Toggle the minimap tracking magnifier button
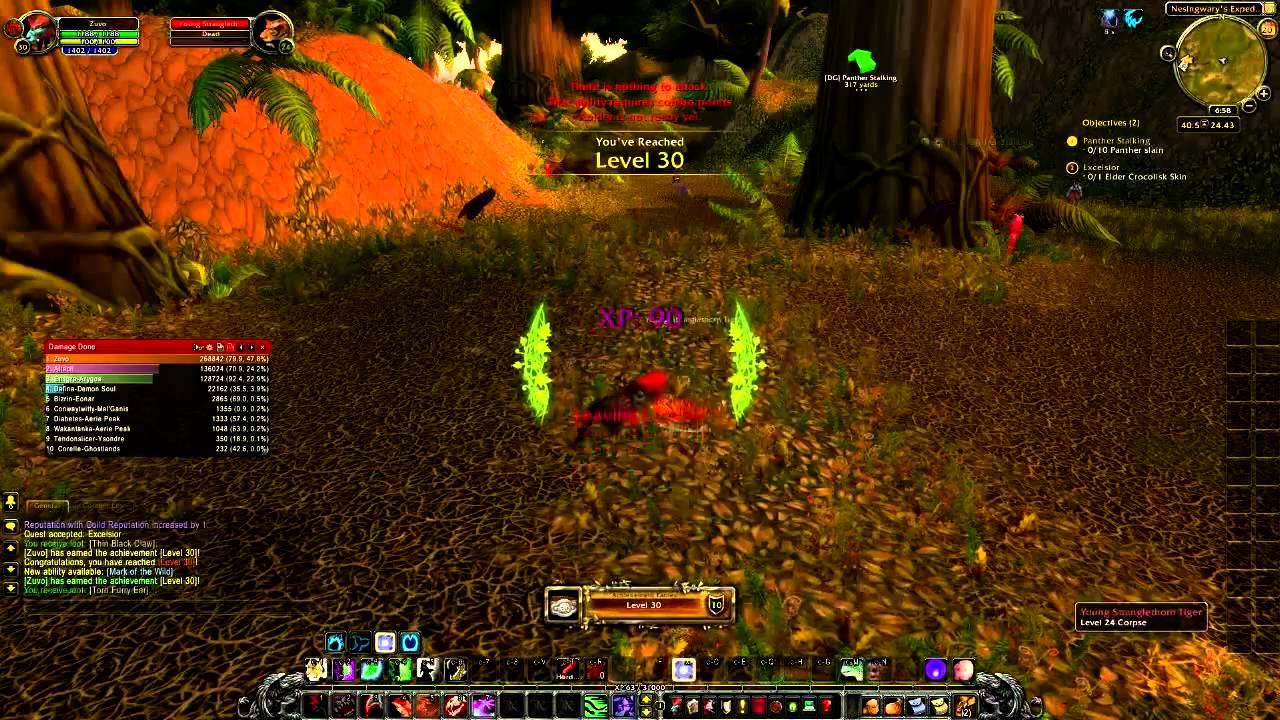The image size is (1280, 720). 1168,53
